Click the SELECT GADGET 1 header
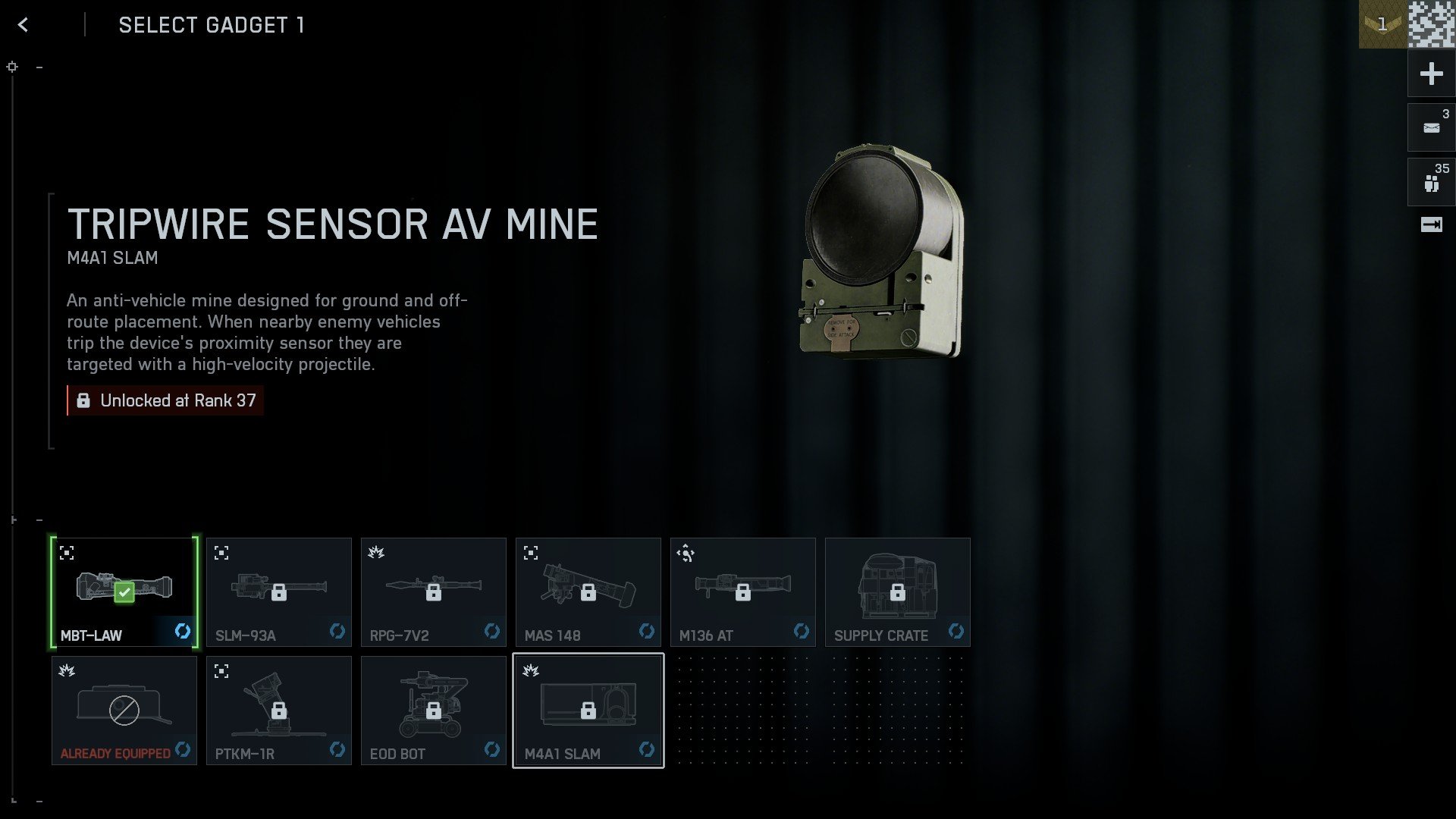1456x819 pixels. tap(211, 25)
